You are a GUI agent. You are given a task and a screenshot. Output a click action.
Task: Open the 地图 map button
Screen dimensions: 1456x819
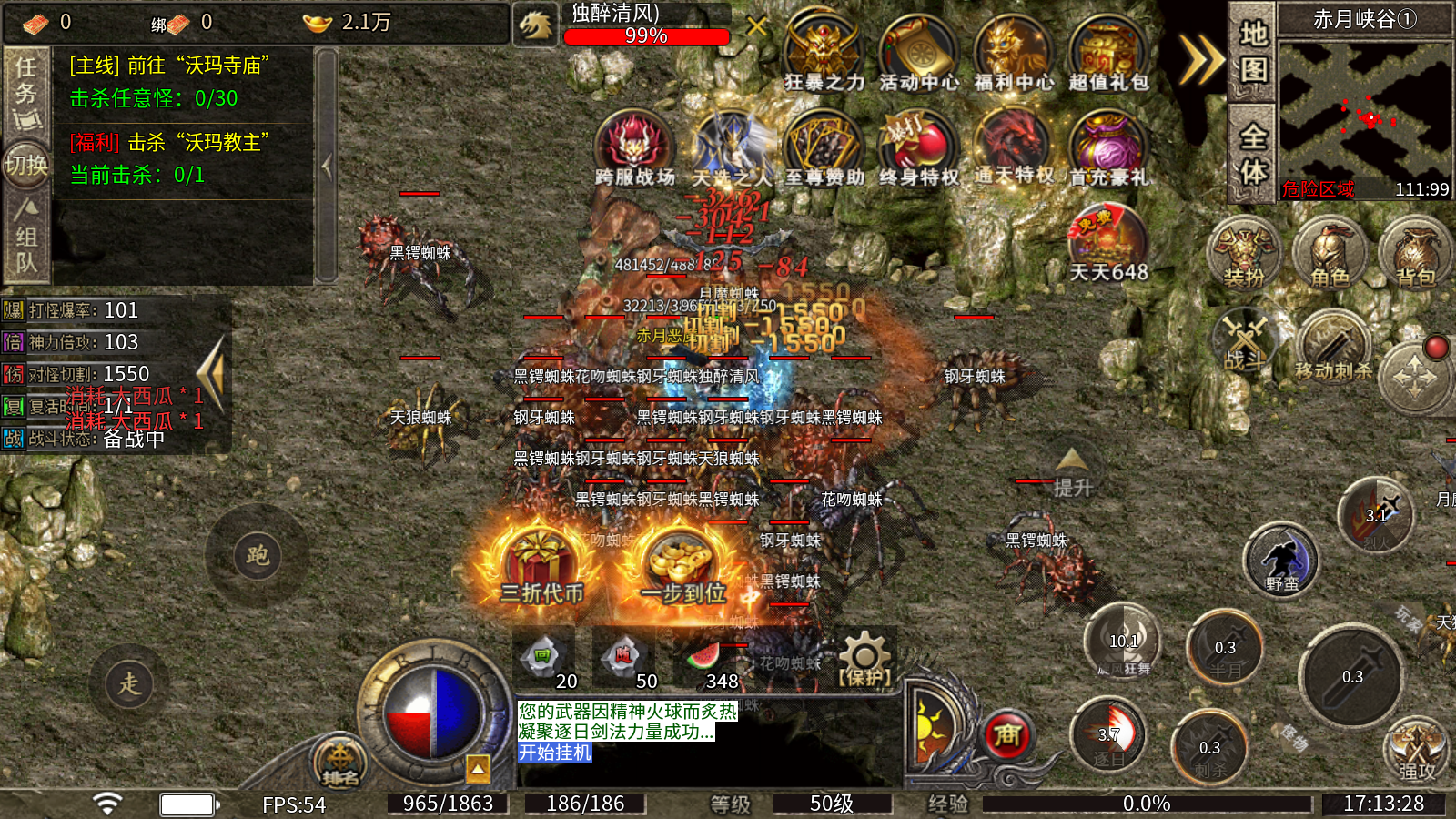coord(1253,51)
